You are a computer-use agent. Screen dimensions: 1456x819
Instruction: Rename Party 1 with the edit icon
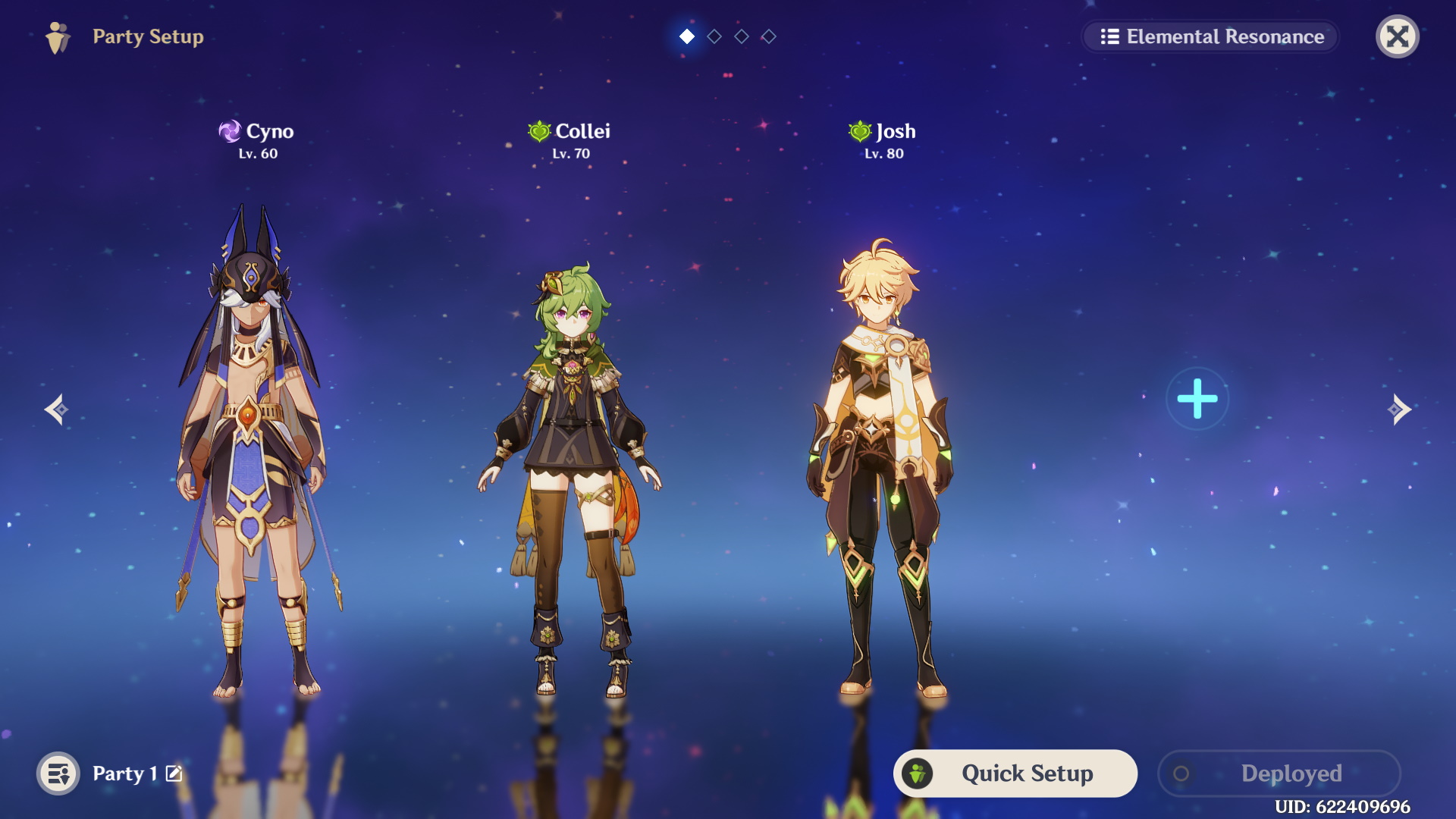click(174, 773)
